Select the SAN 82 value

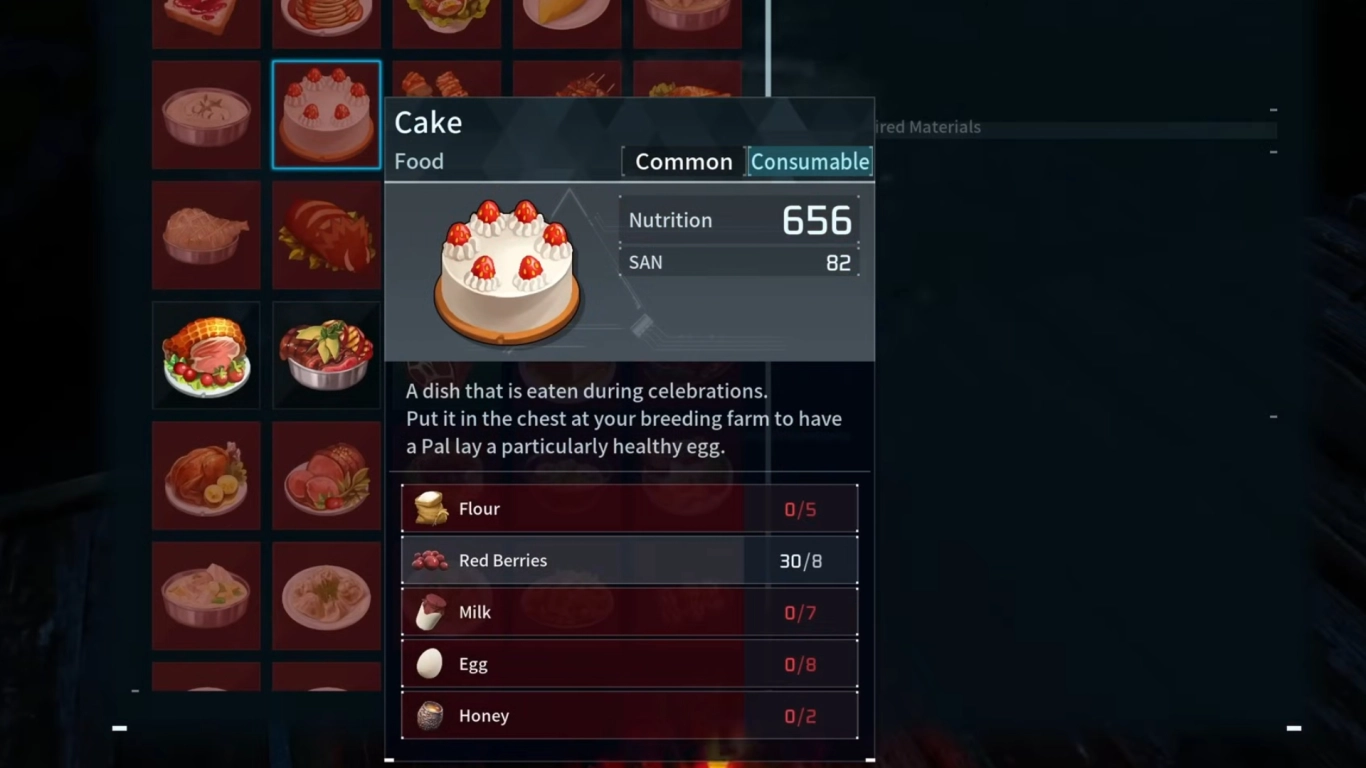[x=837, y=262]
